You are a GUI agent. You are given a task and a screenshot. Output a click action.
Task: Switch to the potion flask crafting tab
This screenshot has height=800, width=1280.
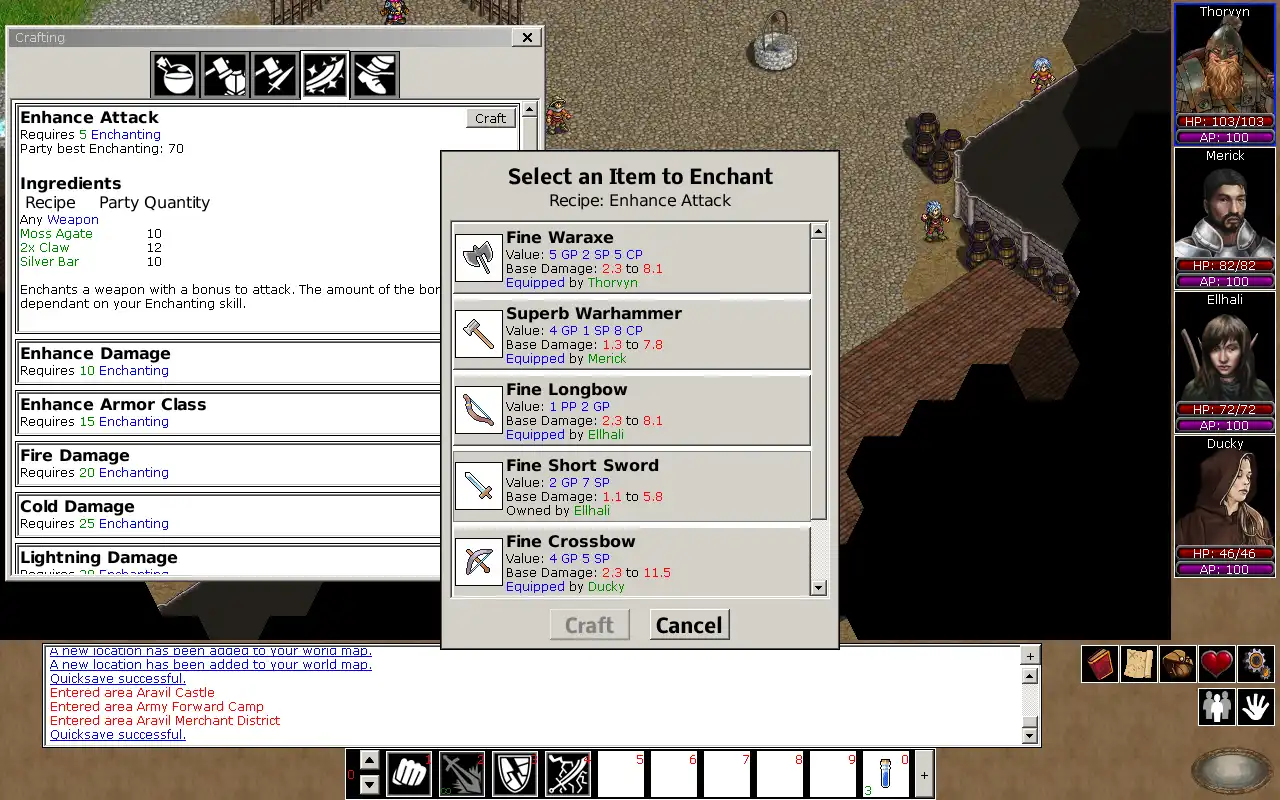(x=176, y=75)
